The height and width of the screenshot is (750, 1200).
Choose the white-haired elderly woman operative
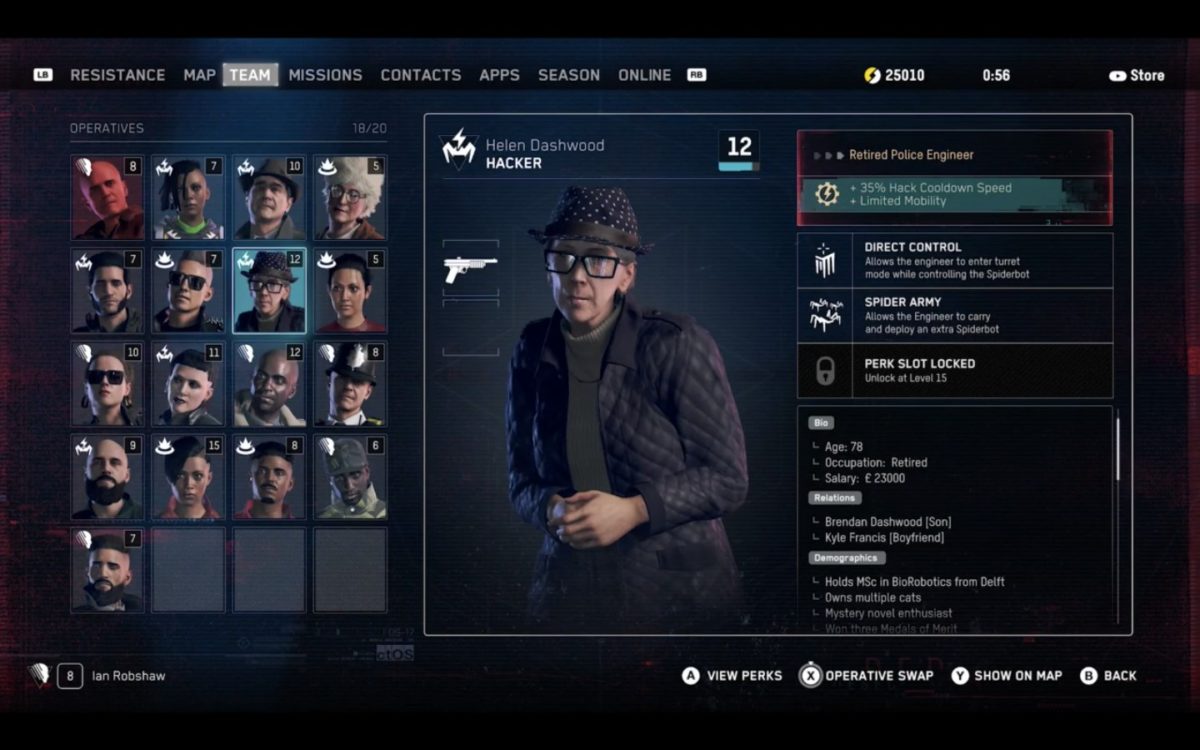point(350,197)
